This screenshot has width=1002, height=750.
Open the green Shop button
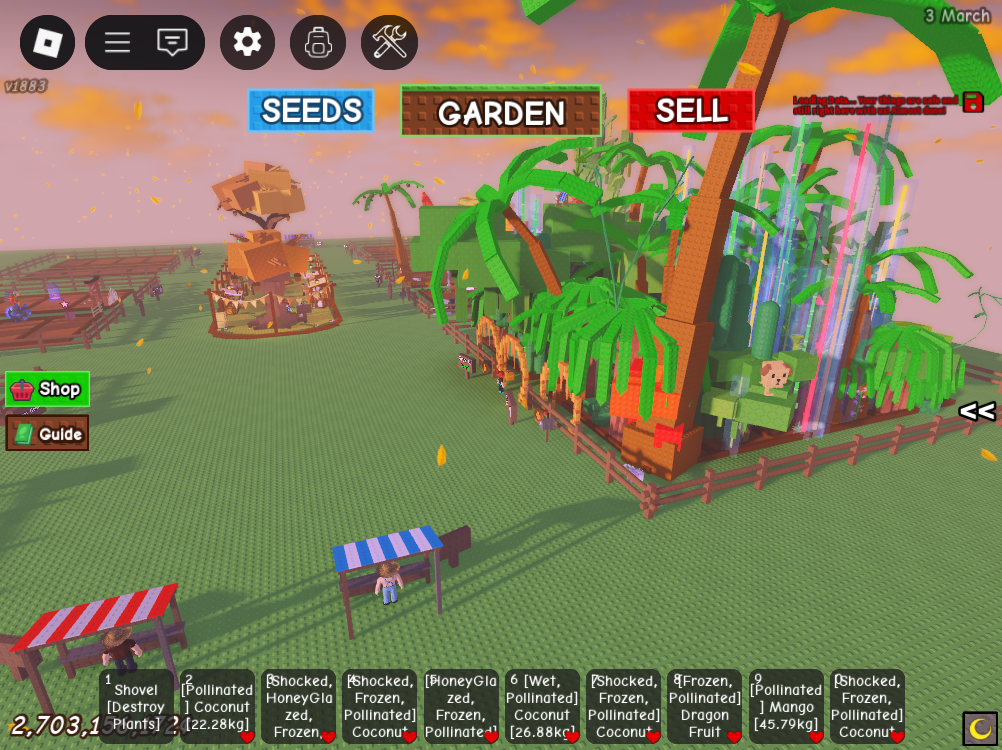click(x=47, y=389)
